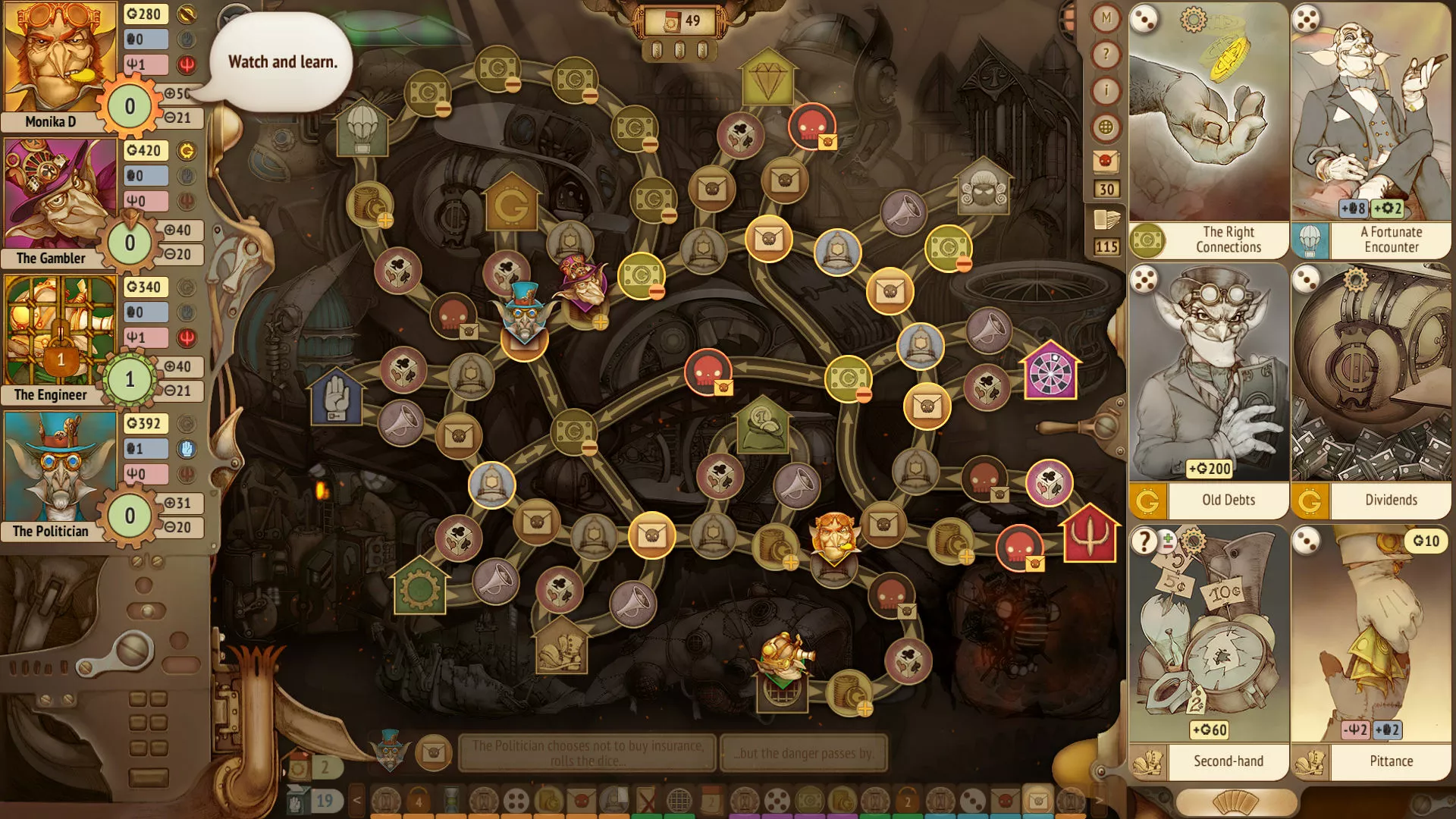Viewport: 1456px width, 819px height.
Task: Open the card deck showing 115
Action: 1106,221
